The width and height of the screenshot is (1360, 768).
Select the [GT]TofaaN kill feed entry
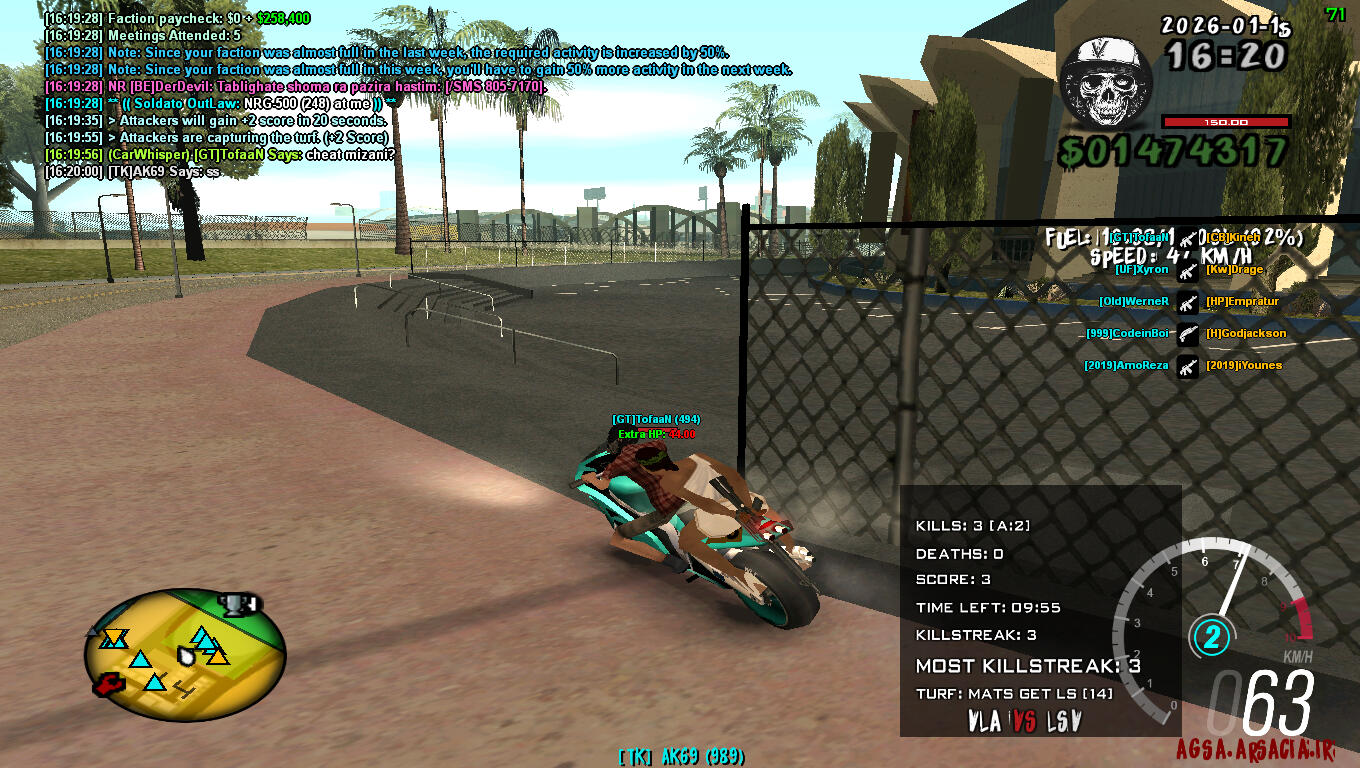point(1140,238)
